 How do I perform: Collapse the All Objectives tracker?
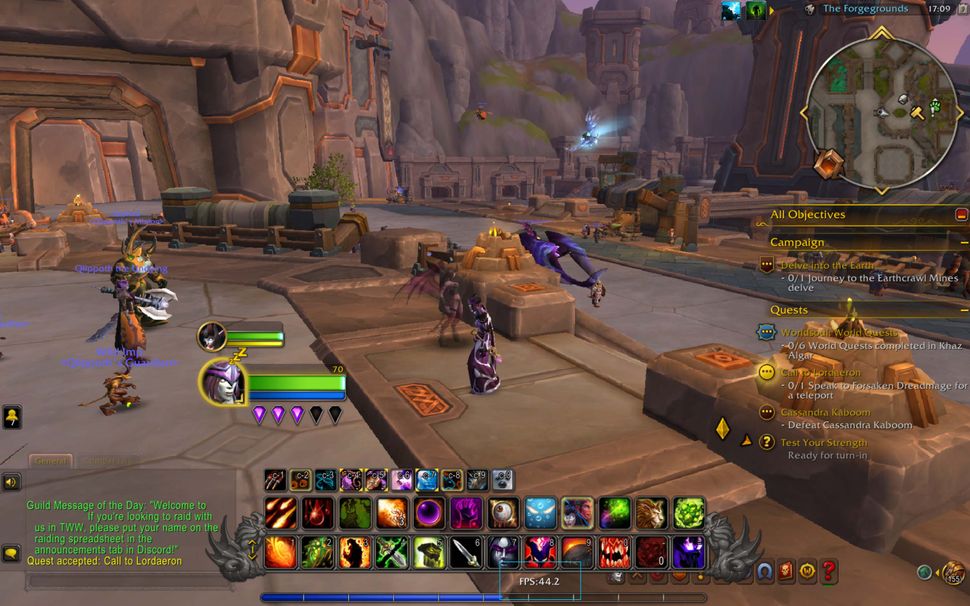(x=961, y=214)
